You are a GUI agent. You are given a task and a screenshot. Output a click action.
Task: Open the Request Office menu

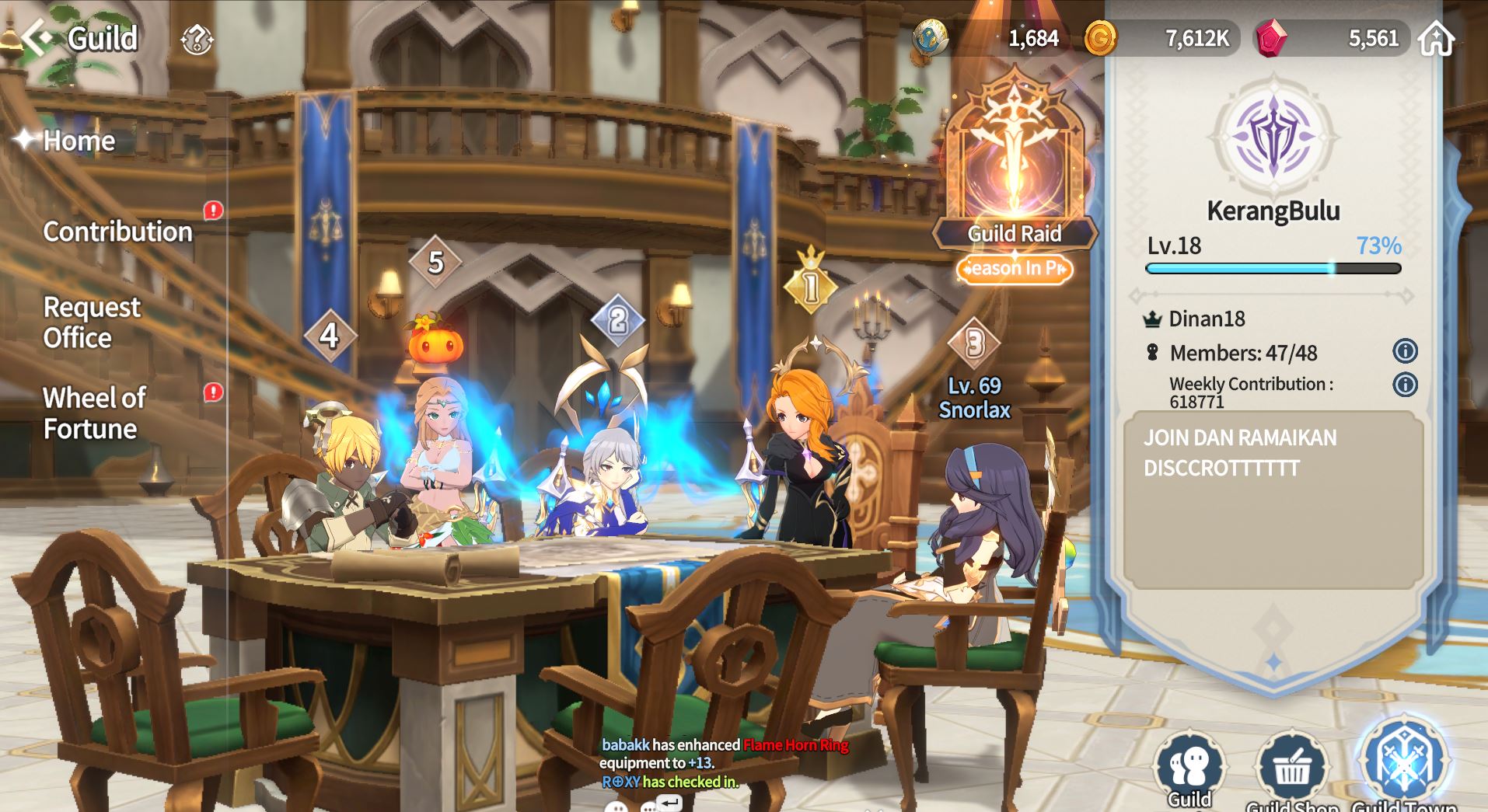pos(92,322)
